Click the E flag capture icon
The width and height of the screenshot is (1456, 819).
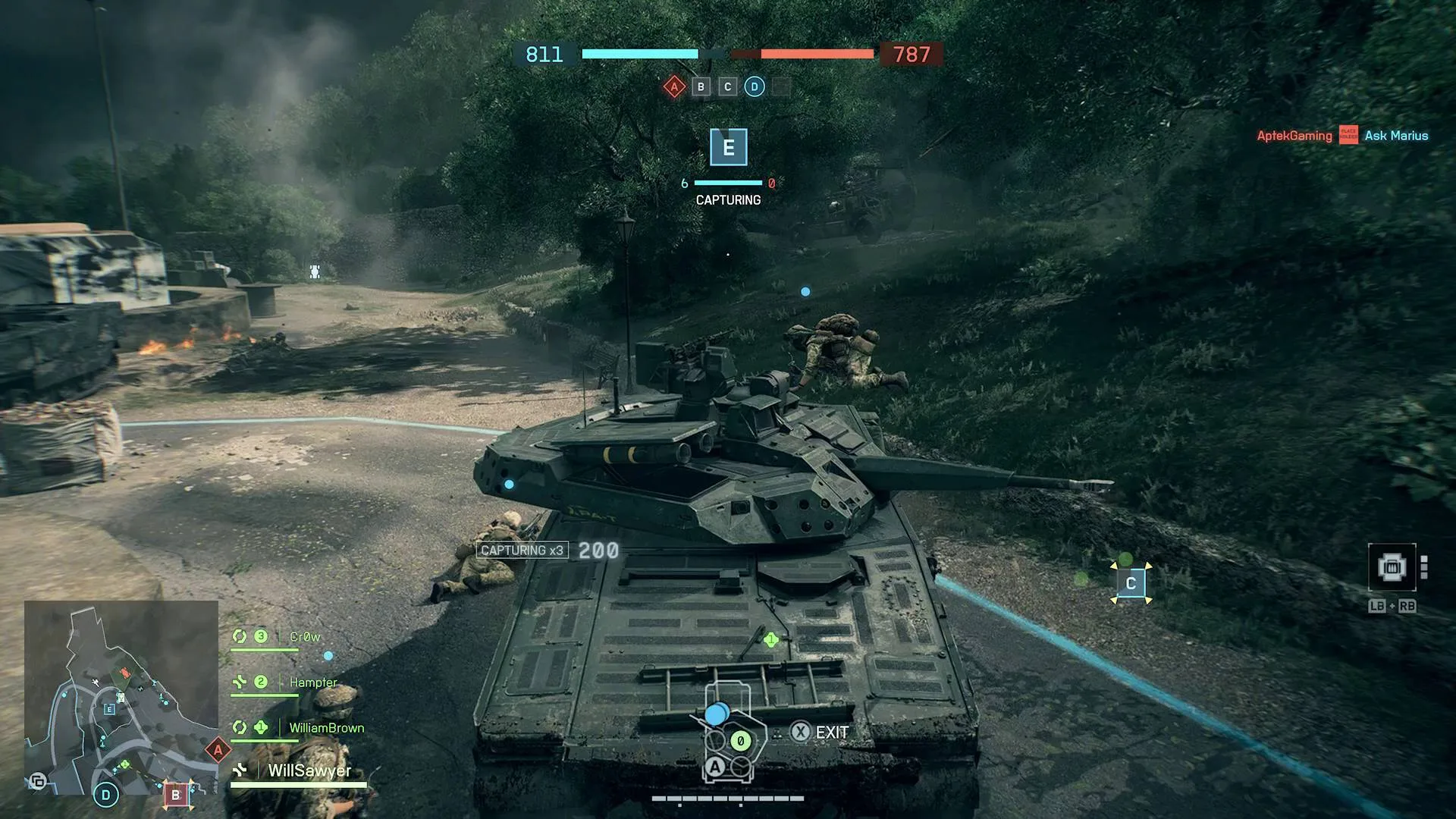729,149
